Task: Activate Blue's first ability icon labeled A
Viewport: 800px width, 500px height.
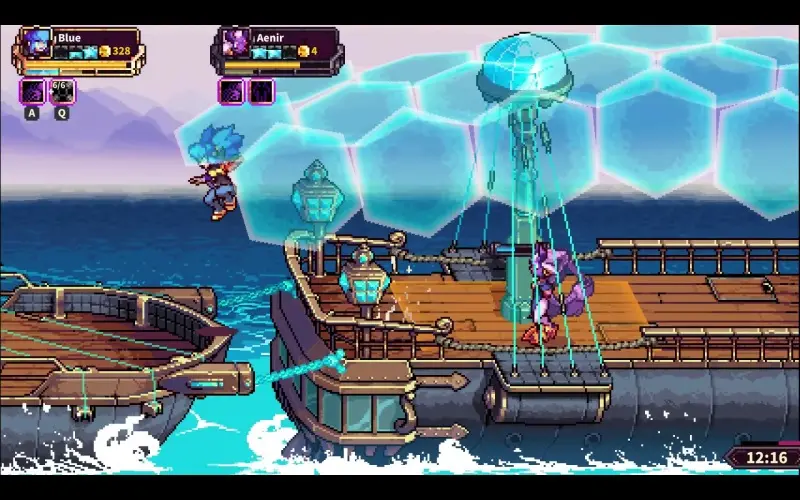Action: [x=32, y=92]
